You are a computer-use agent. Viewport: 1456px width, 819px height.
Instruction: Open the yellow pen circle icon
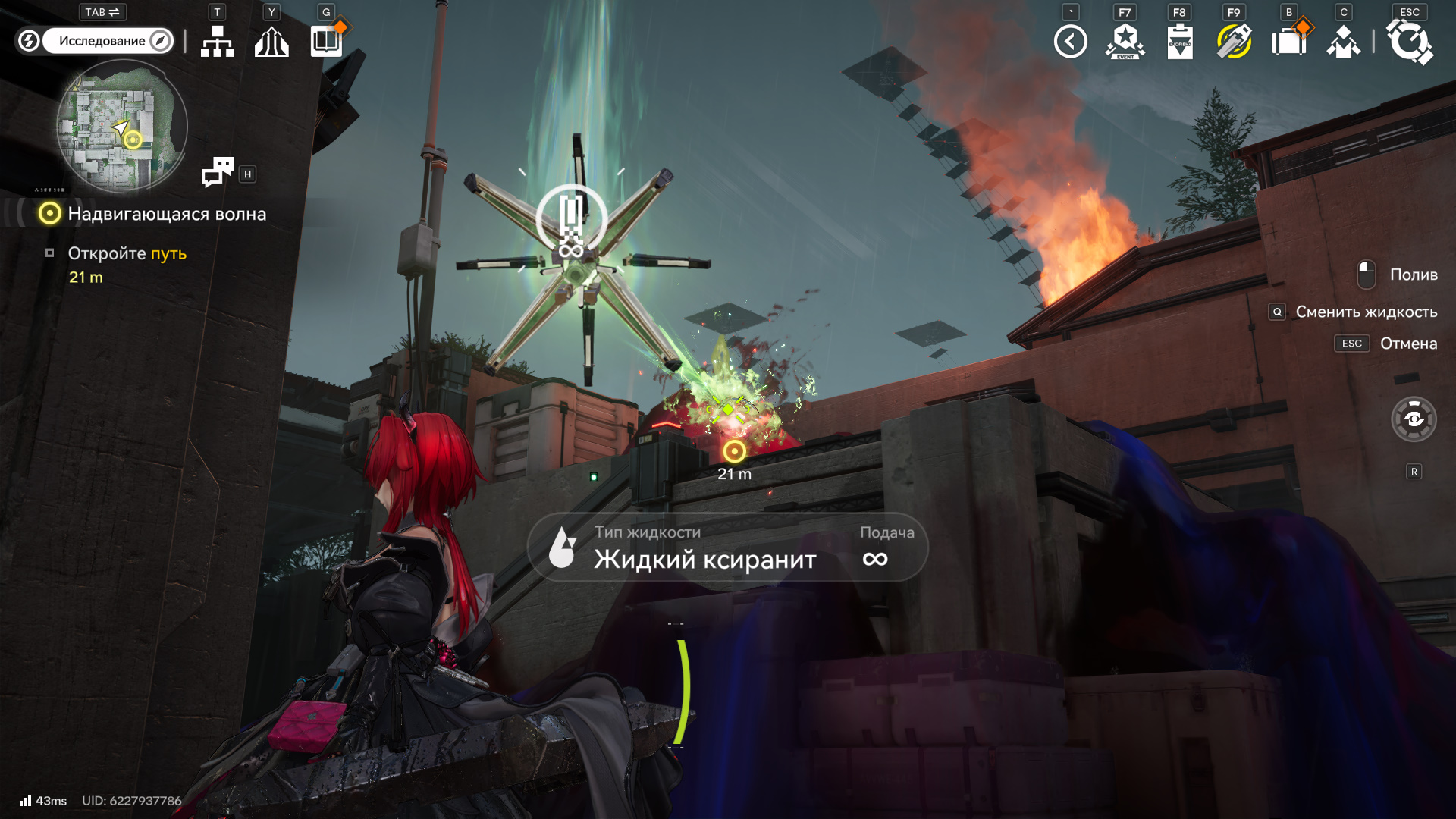click(1234, 42)
